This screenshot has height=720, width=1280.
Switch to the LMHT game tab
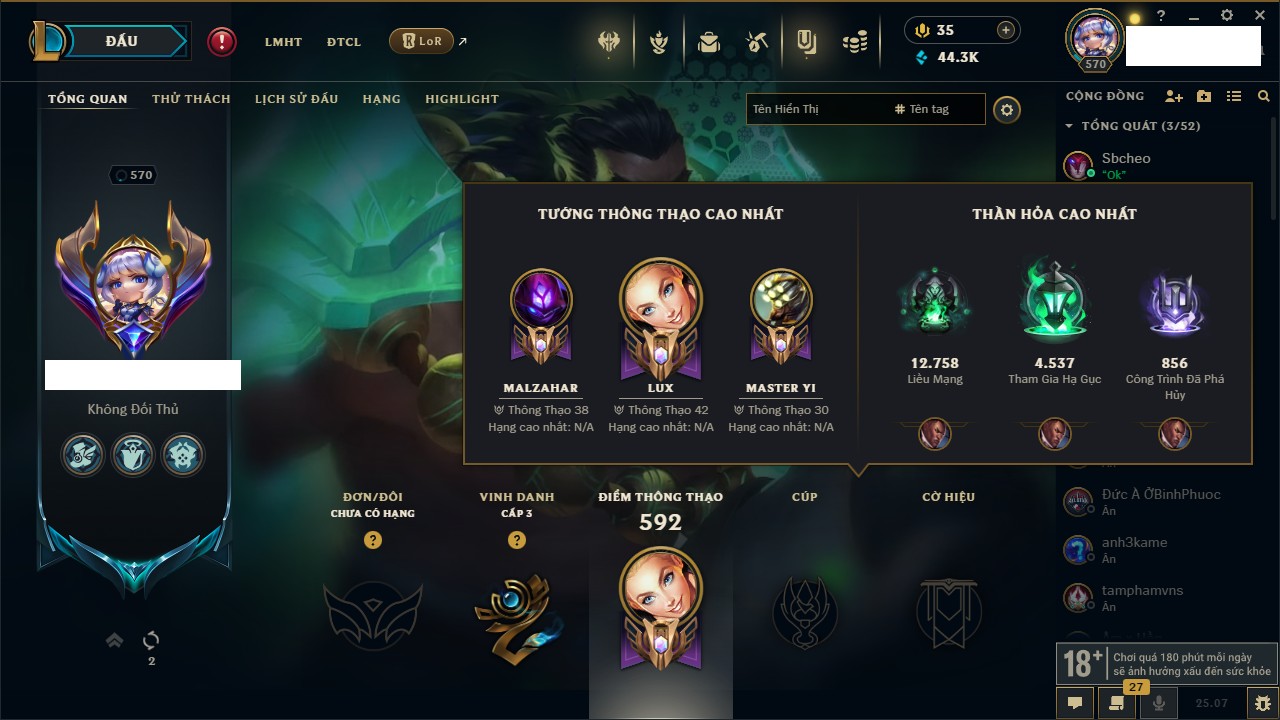[x=283, y=42]
